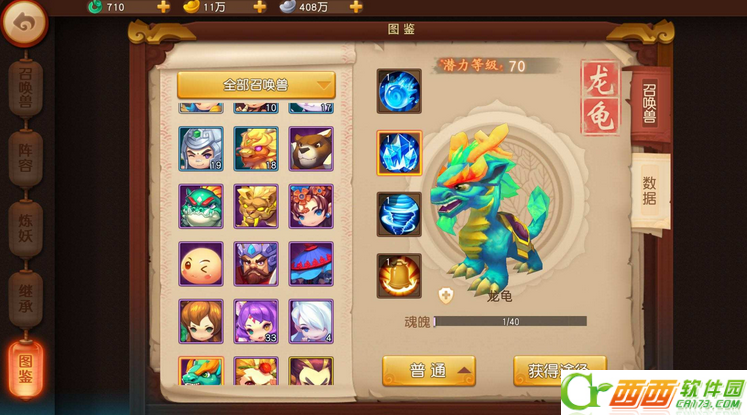This screenshot has width=747, height=415.
Task: Choose the yellow winking face portrait
Action: tap(200, 263)
